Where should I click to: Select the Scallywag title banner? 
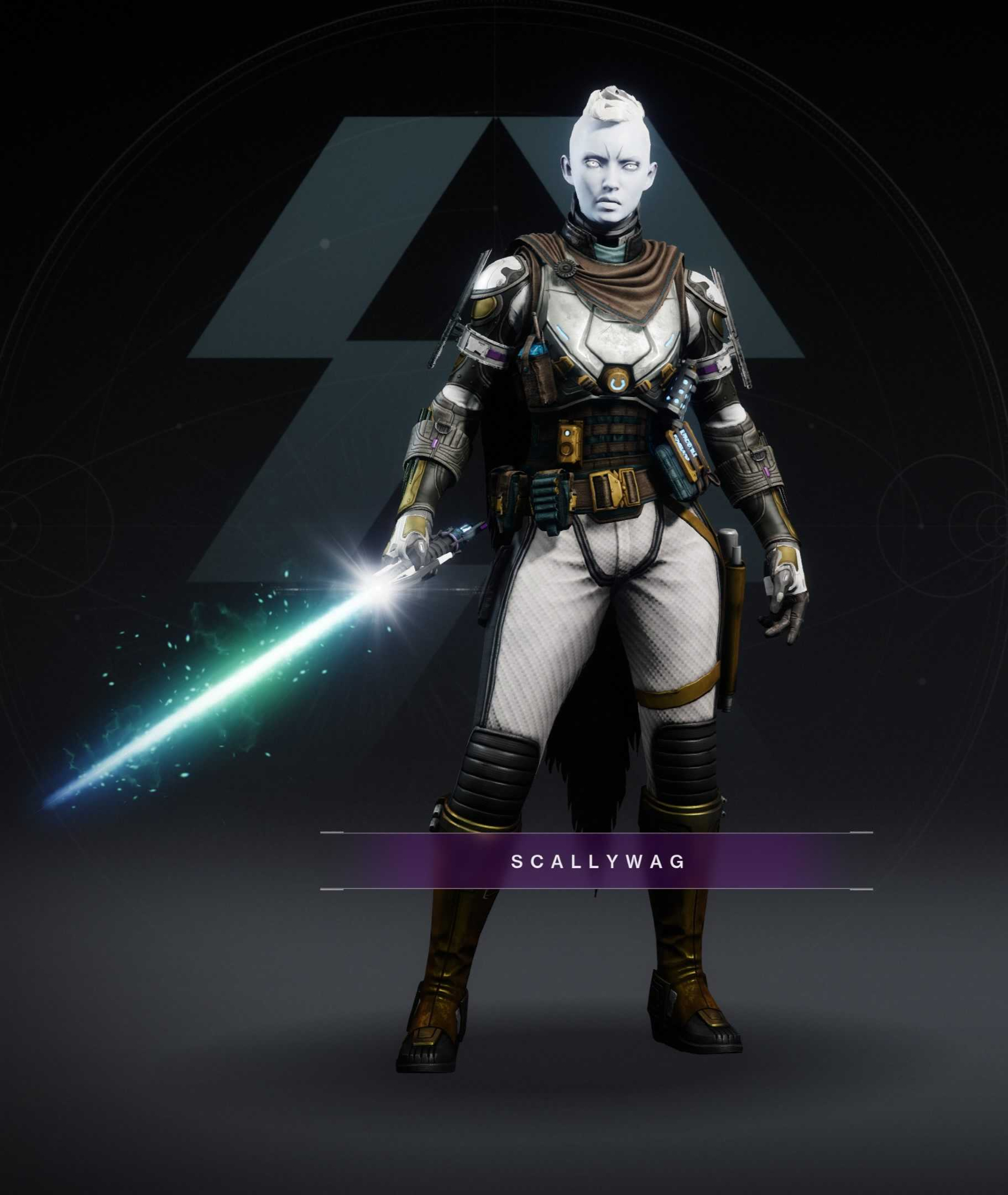pos(597,861)
